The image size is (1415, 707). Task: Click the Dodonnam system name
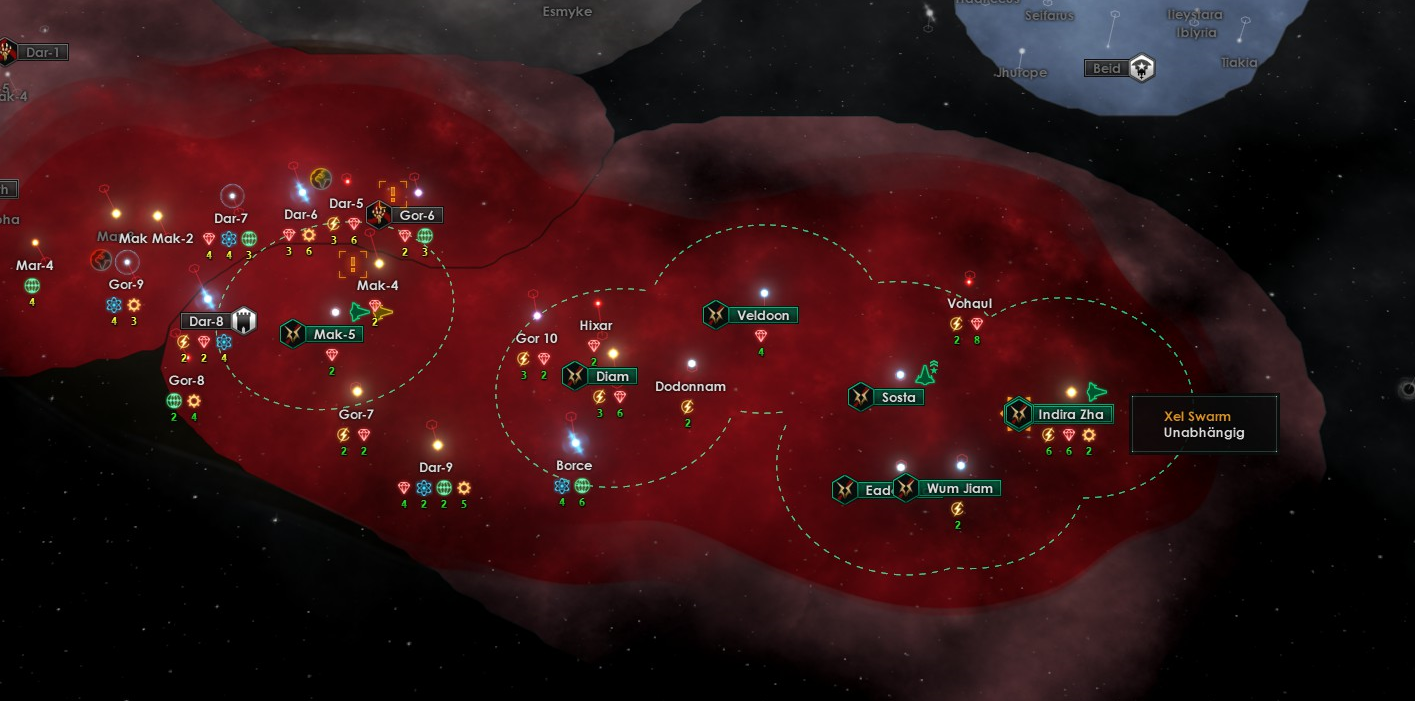point(690,387)
